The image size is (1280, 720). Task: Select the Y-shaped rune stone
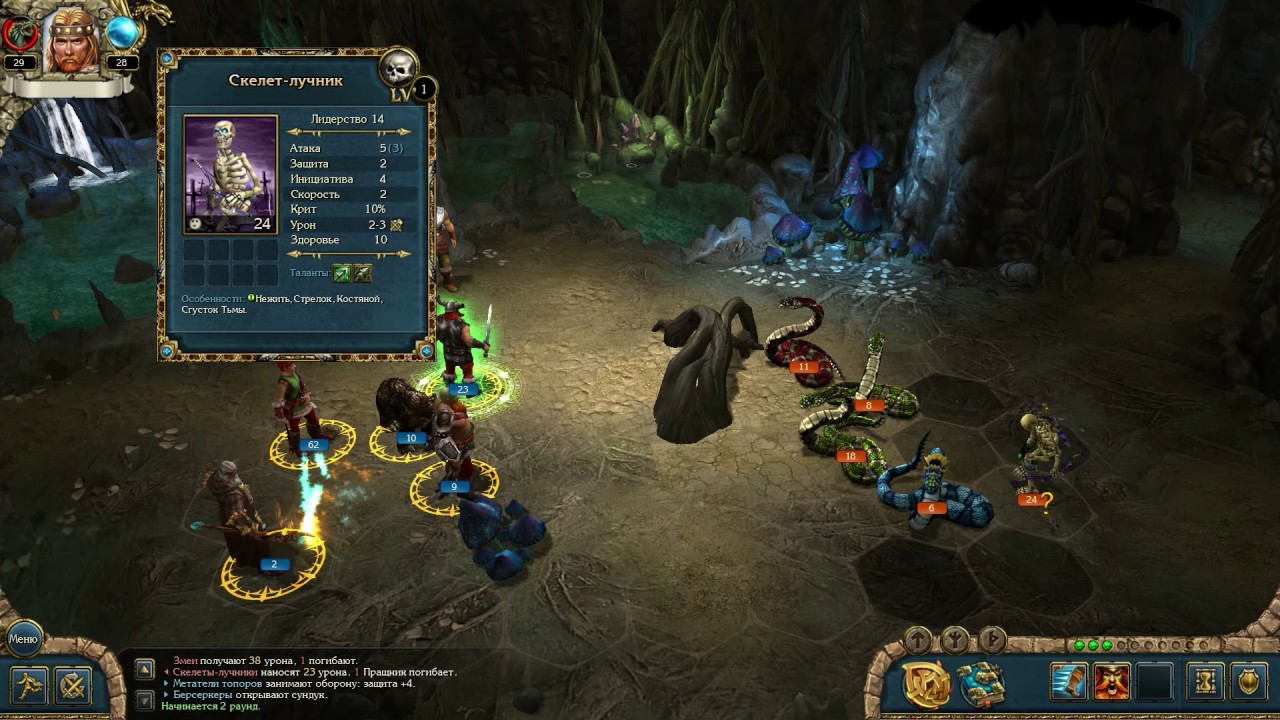954,639
